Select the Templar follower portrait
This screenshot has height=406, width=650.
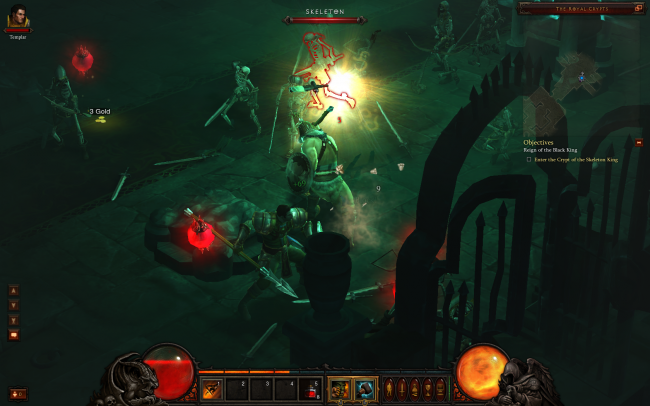(16, 16)
